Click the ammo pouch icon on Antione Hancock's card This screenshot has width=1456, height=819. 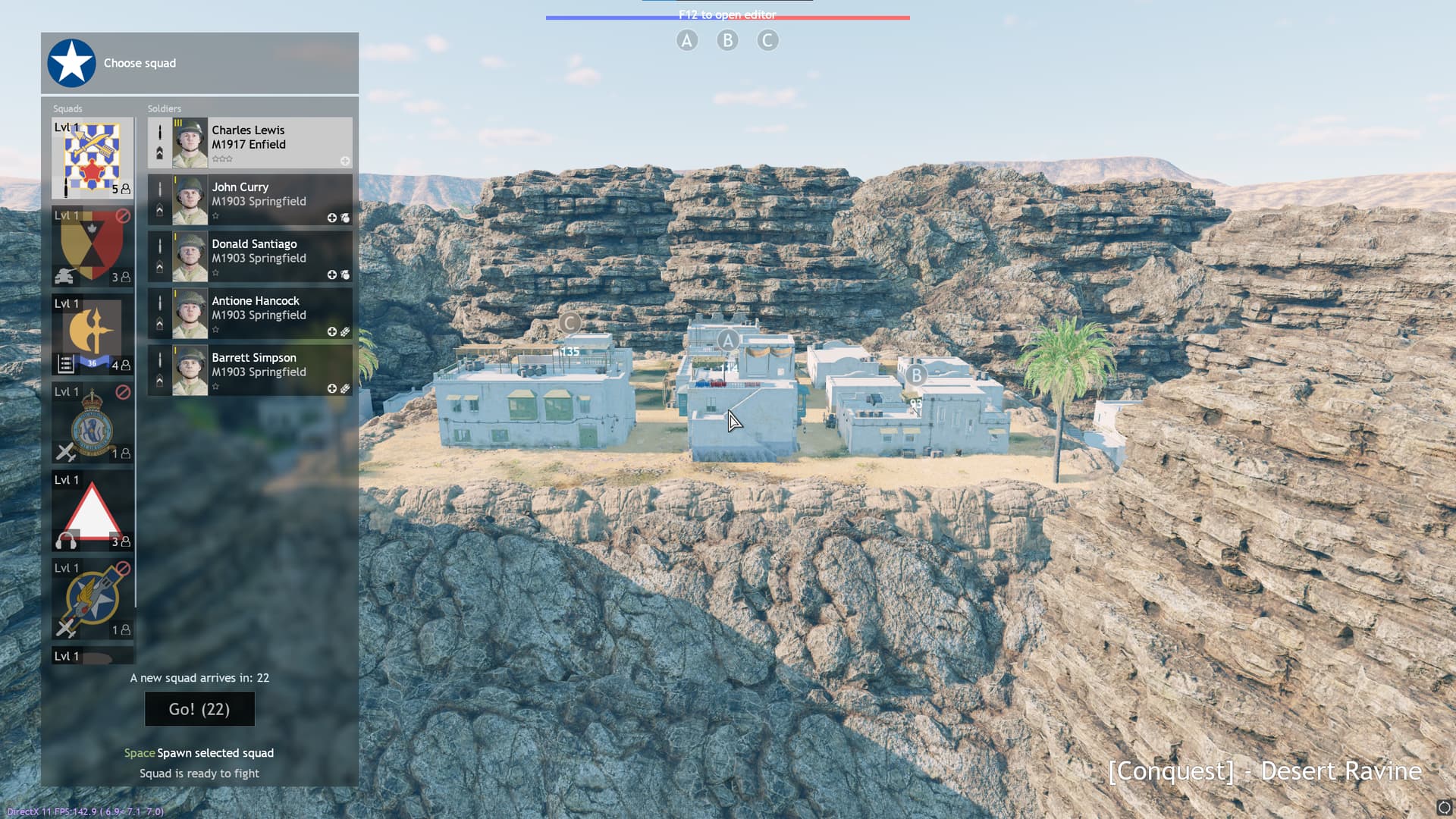pos(346,331)
